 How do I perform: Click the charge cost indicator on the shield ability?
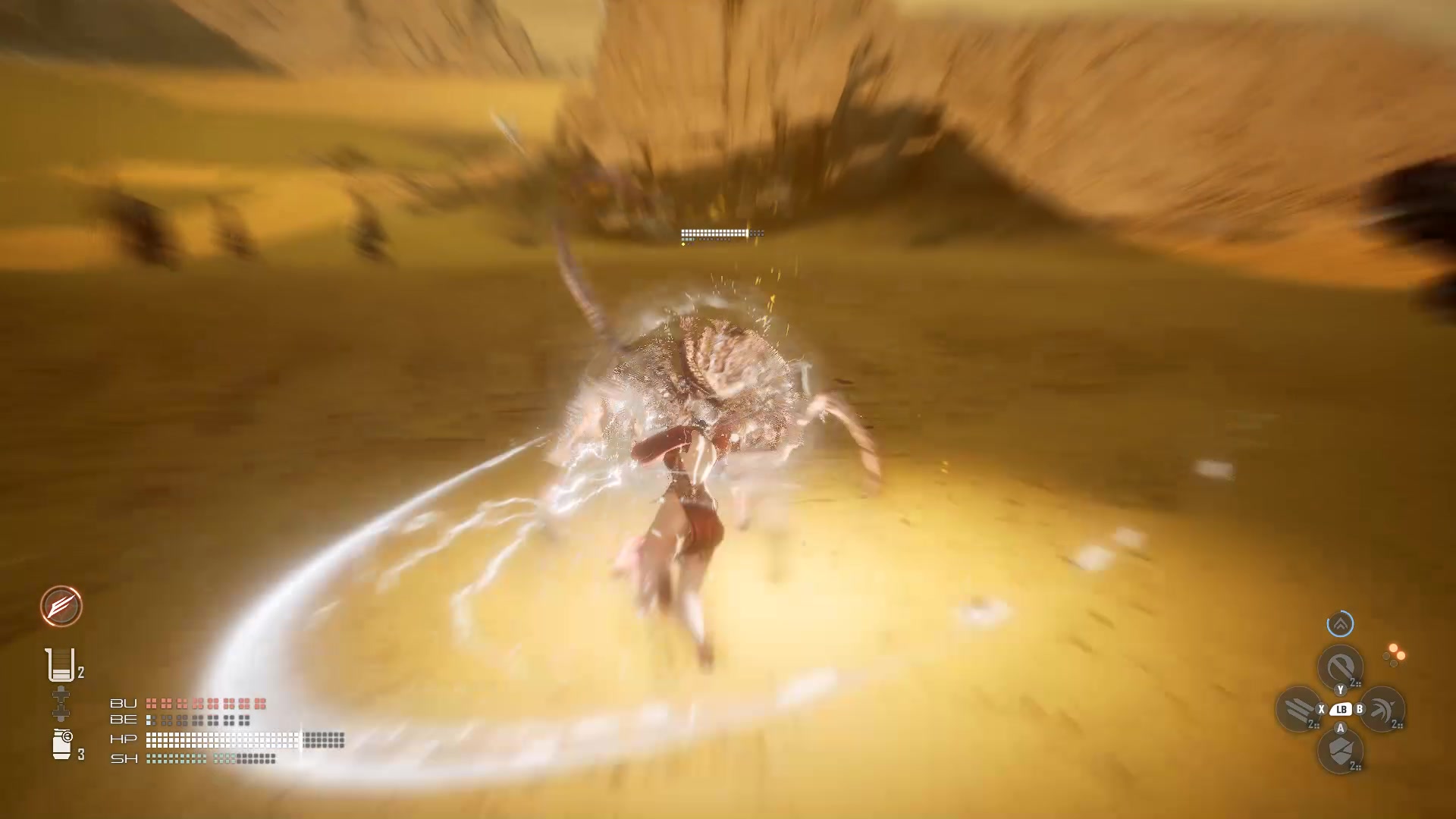point(1355,766)
